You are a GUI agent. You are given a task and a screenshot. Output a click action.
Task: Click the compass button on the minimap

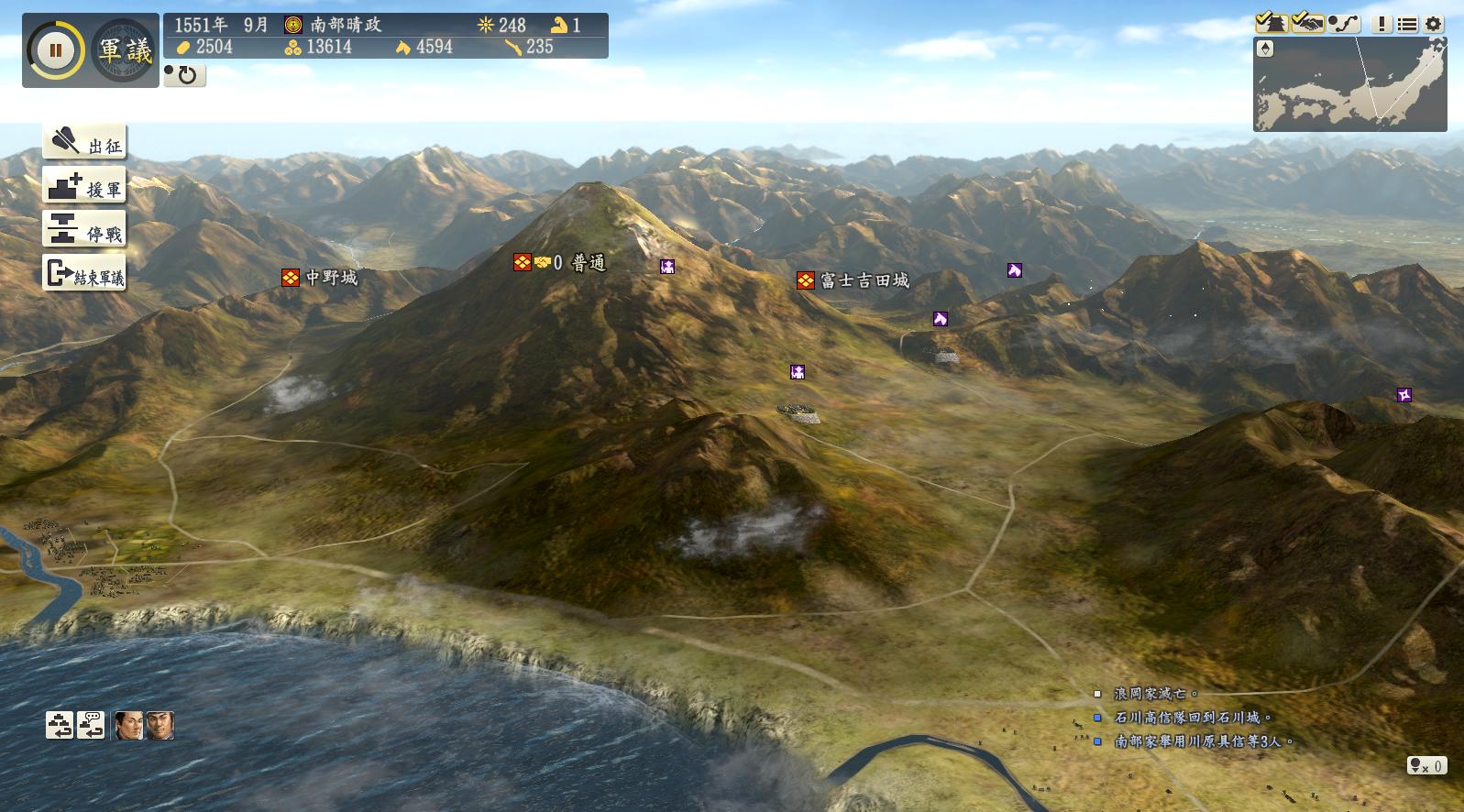[x=1265, y=49]
